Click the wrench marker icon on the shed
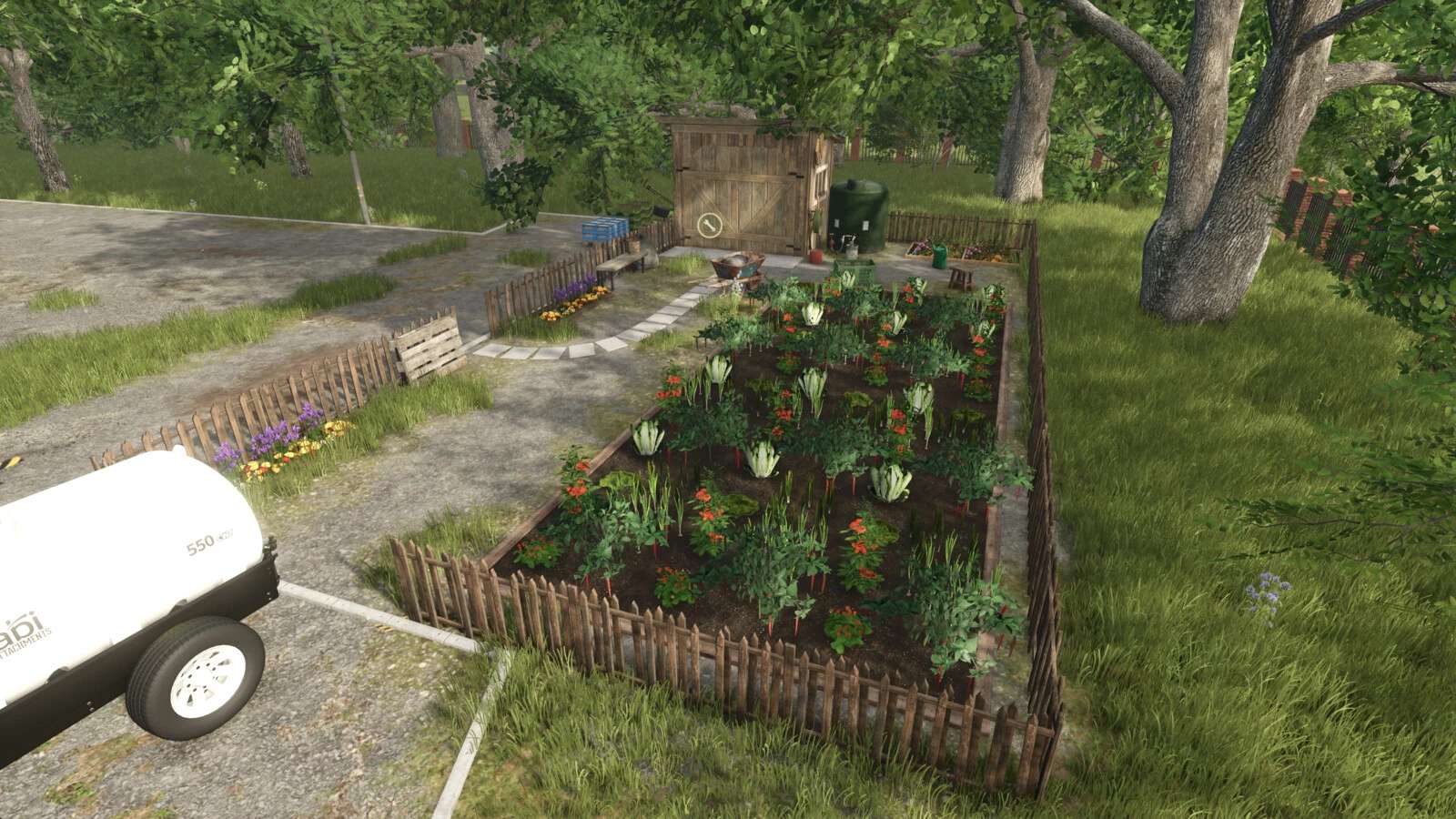 pyautogui.click(x=709, y=226)
